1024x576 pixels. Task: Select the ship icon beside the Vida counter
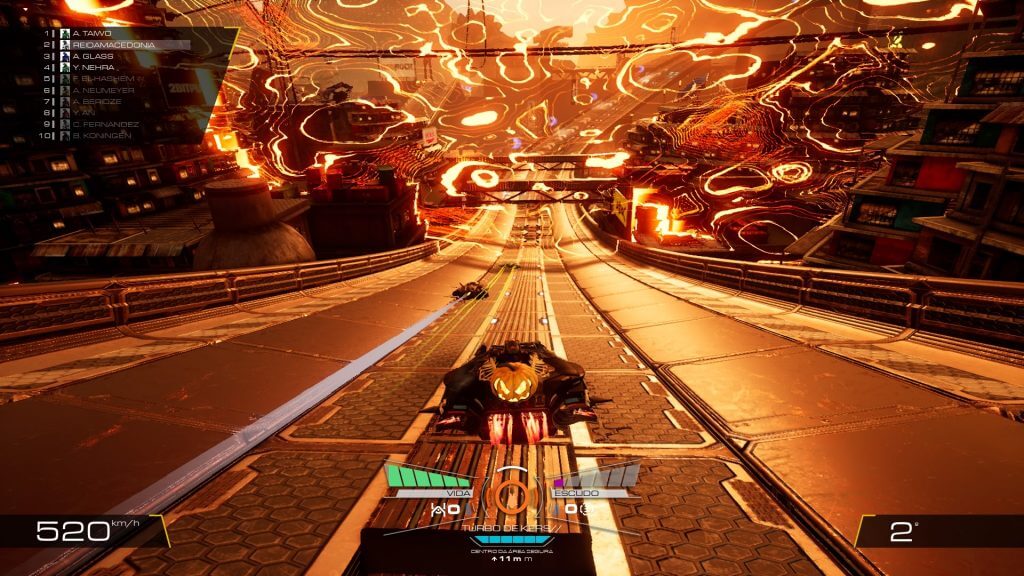(439, 510)
